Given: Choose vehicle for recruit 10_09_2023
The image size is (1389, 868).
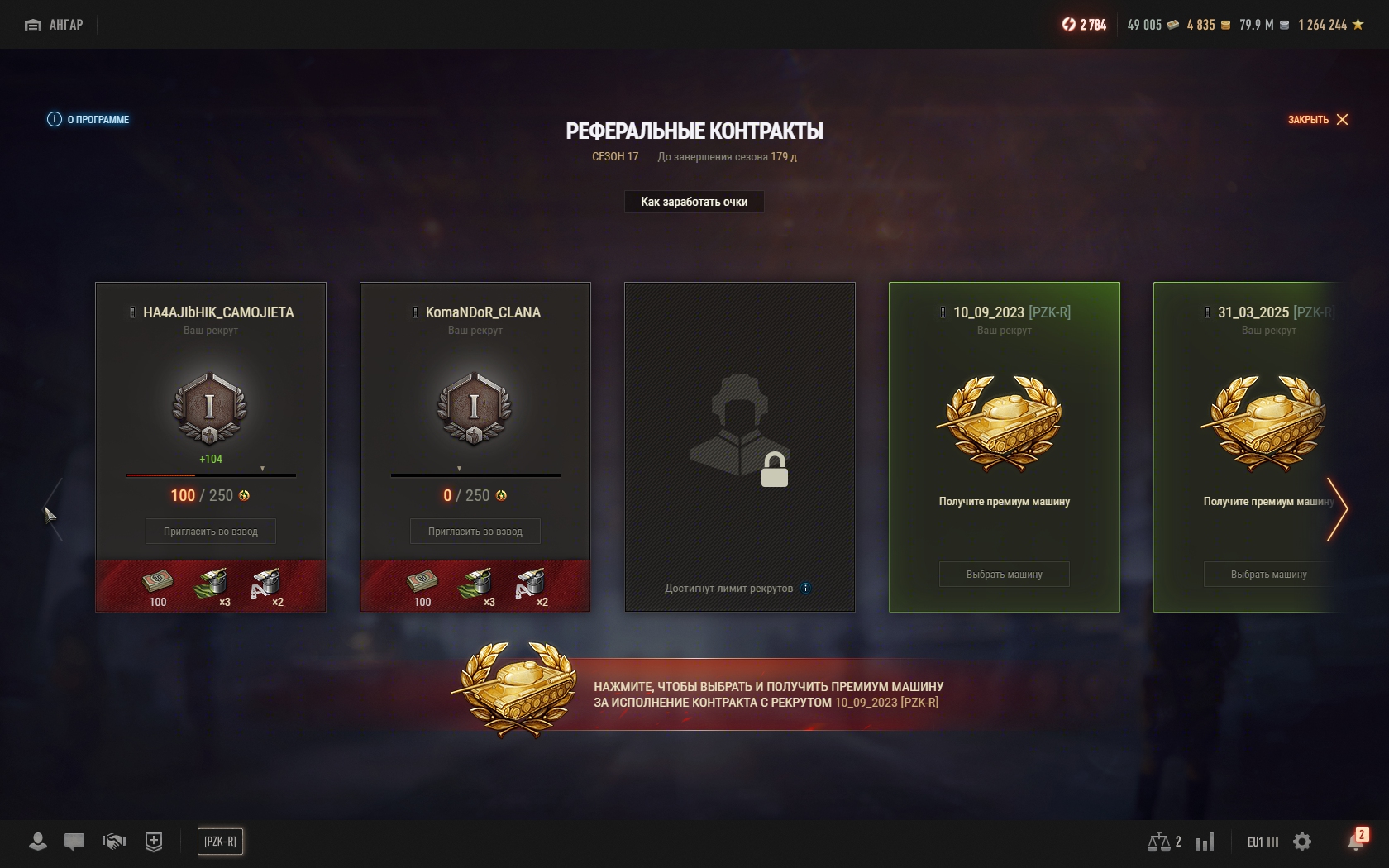Looking at the screenshot, I should (1004, 575).
